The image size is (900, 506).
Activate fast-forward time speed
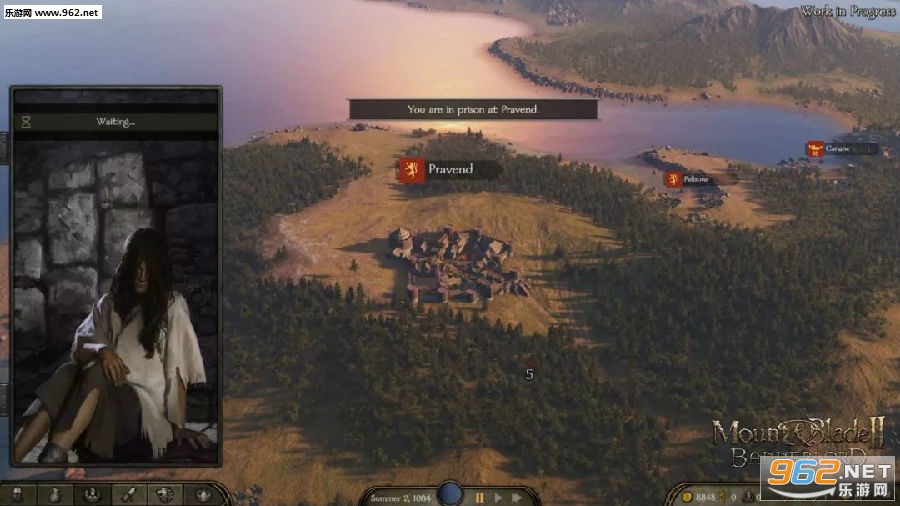517,497
